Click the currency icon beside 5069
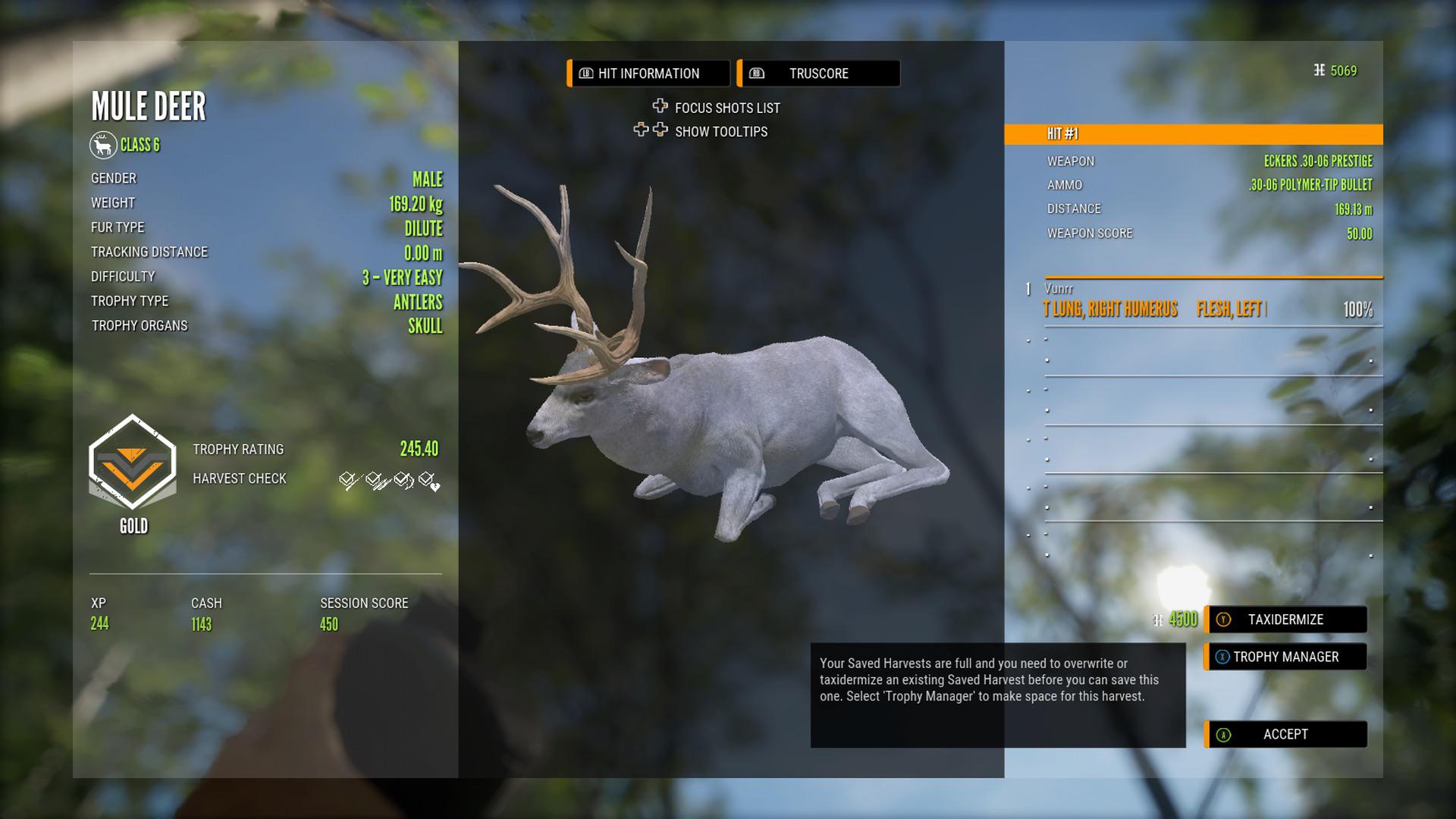Screen dimensions: 1456x819 [x=1319, y=69]
